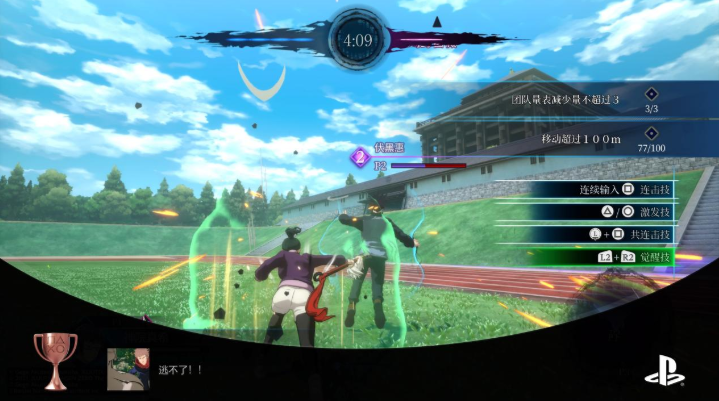Select the 移动超过100m objective row

pos(580,138)
